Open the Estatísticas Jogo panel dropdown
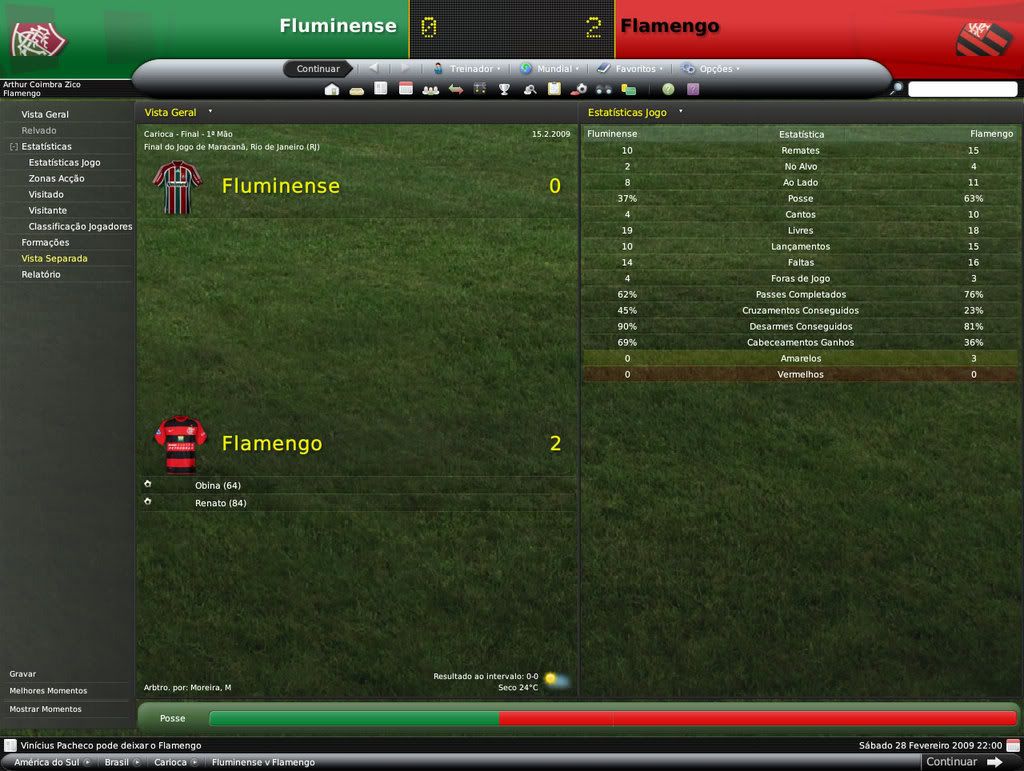 click(680, 112)
